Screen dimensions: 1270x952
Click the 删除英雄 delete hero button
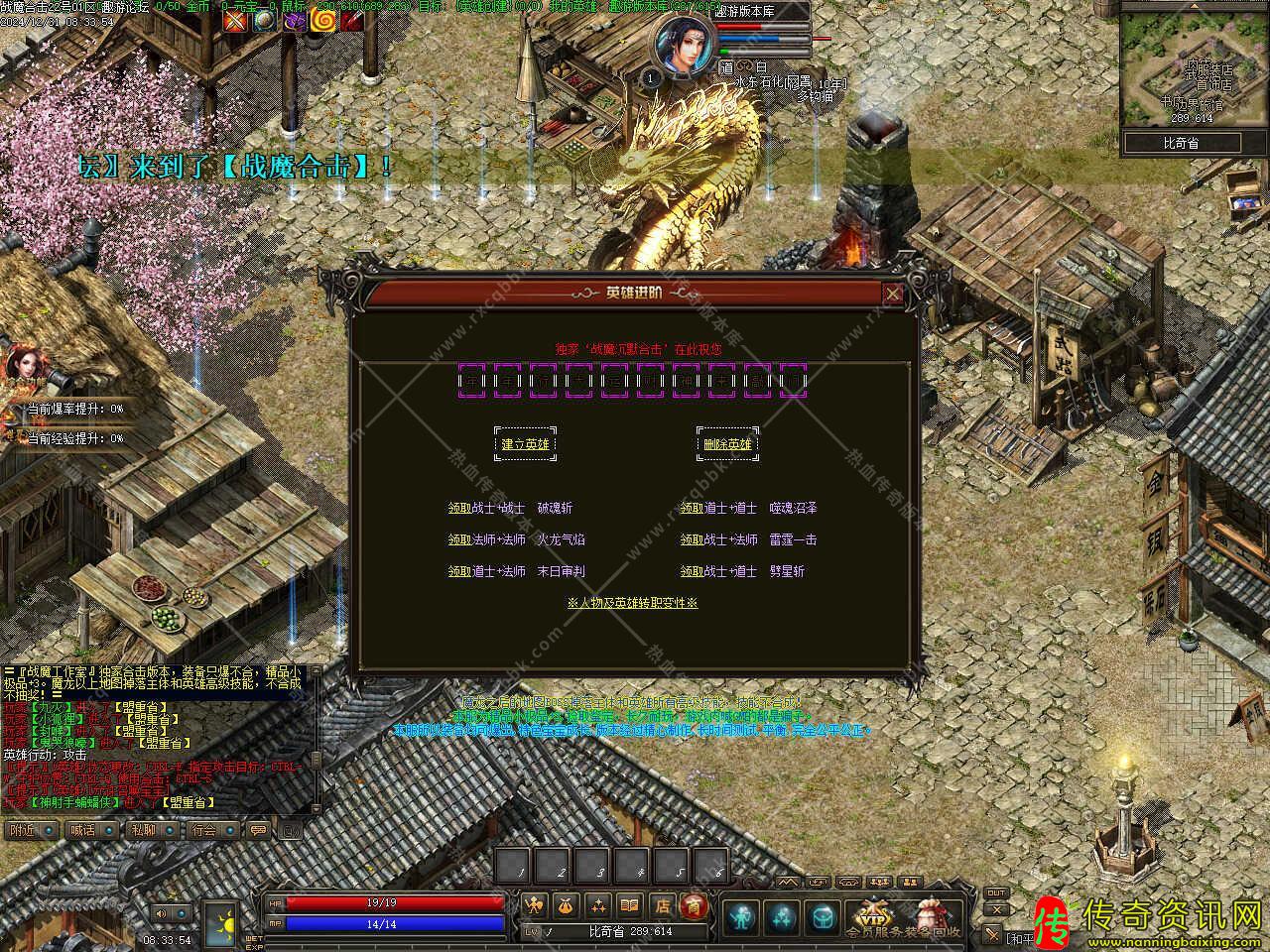[727, 444]
